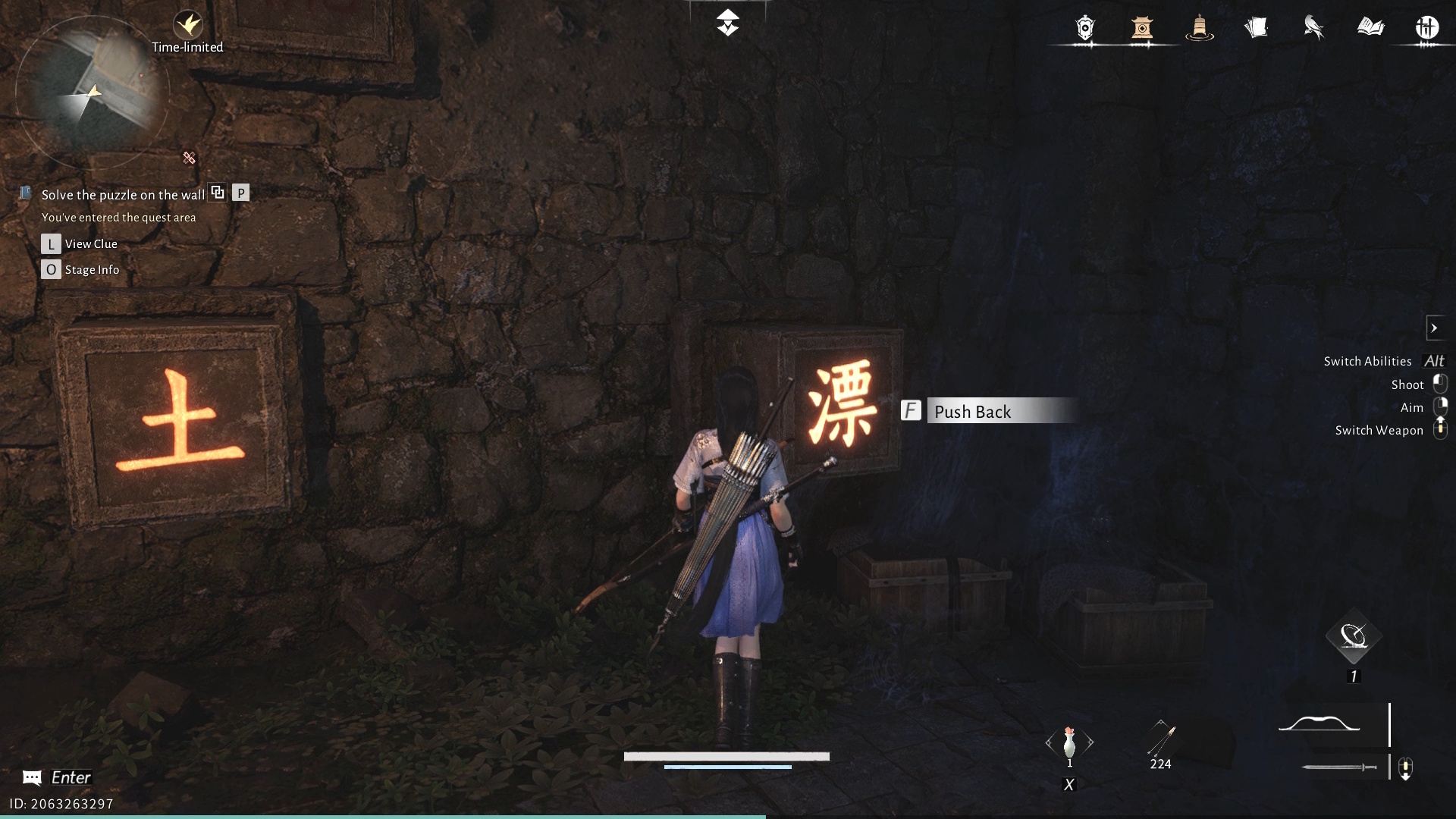Select the arrow ammo slot
The height and width of the screenshot is (819, 1456).
1161,740
